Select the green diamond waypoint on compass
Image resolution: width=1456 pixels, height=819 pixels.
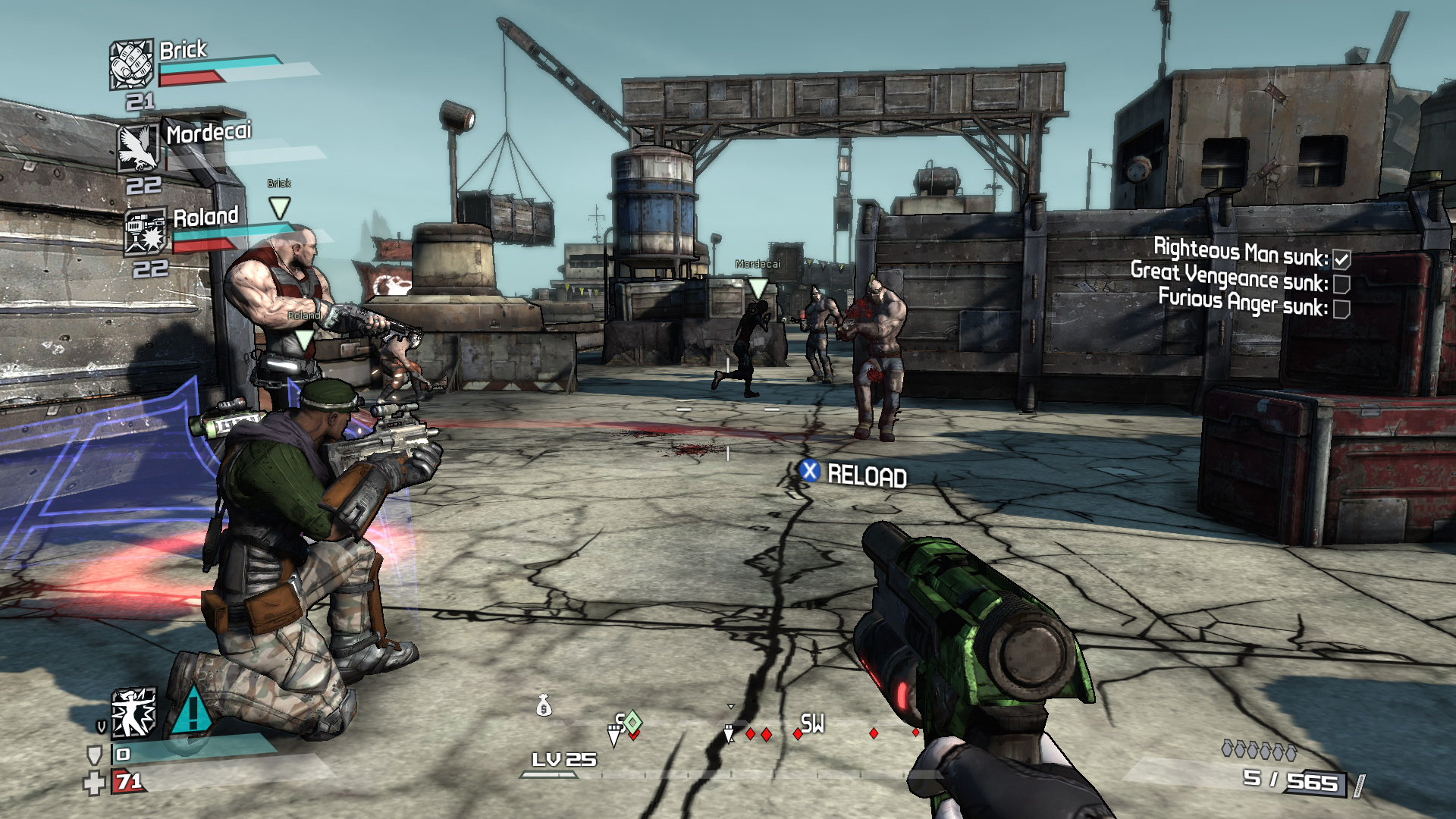(632, 722)
